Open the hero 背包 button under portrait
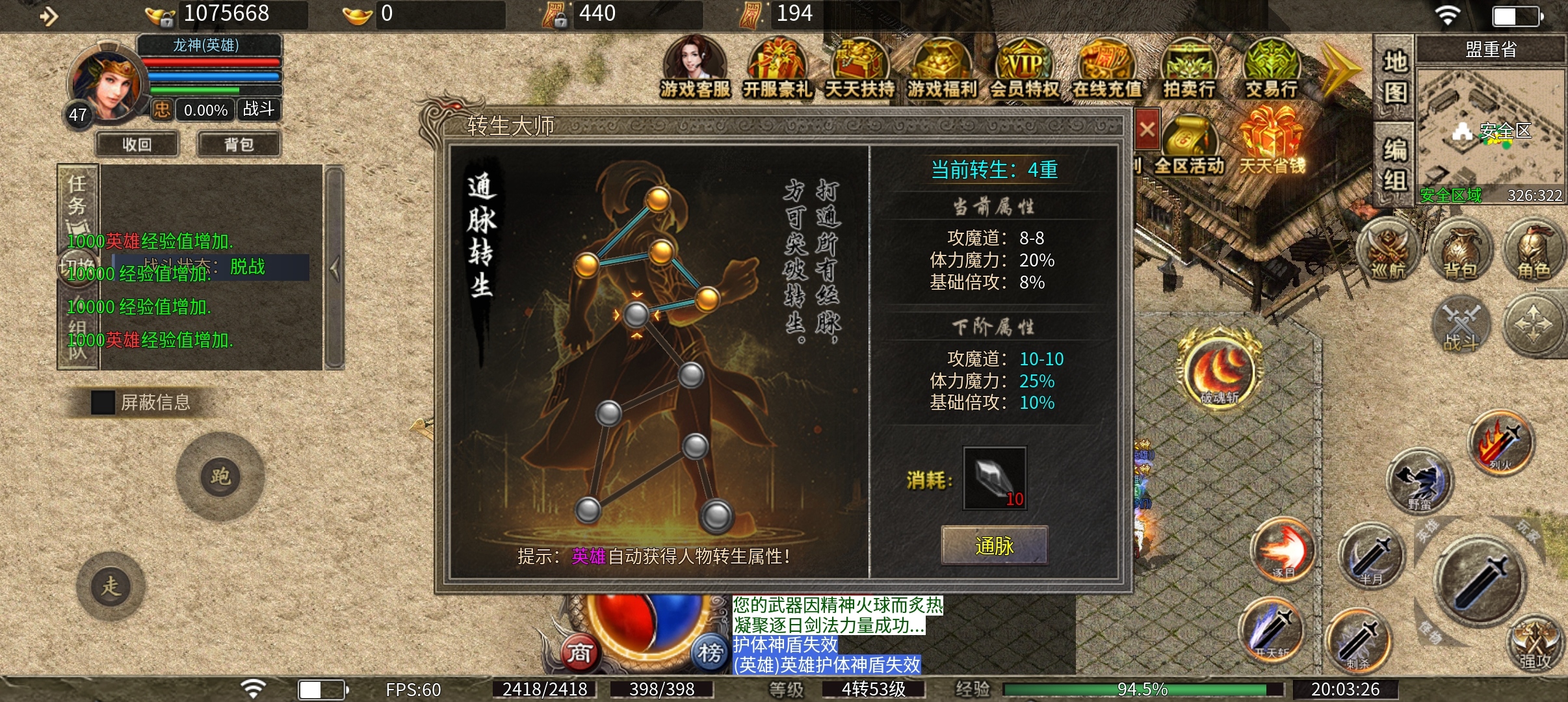Screen dimensions: 1568x702 pos(239,144)
